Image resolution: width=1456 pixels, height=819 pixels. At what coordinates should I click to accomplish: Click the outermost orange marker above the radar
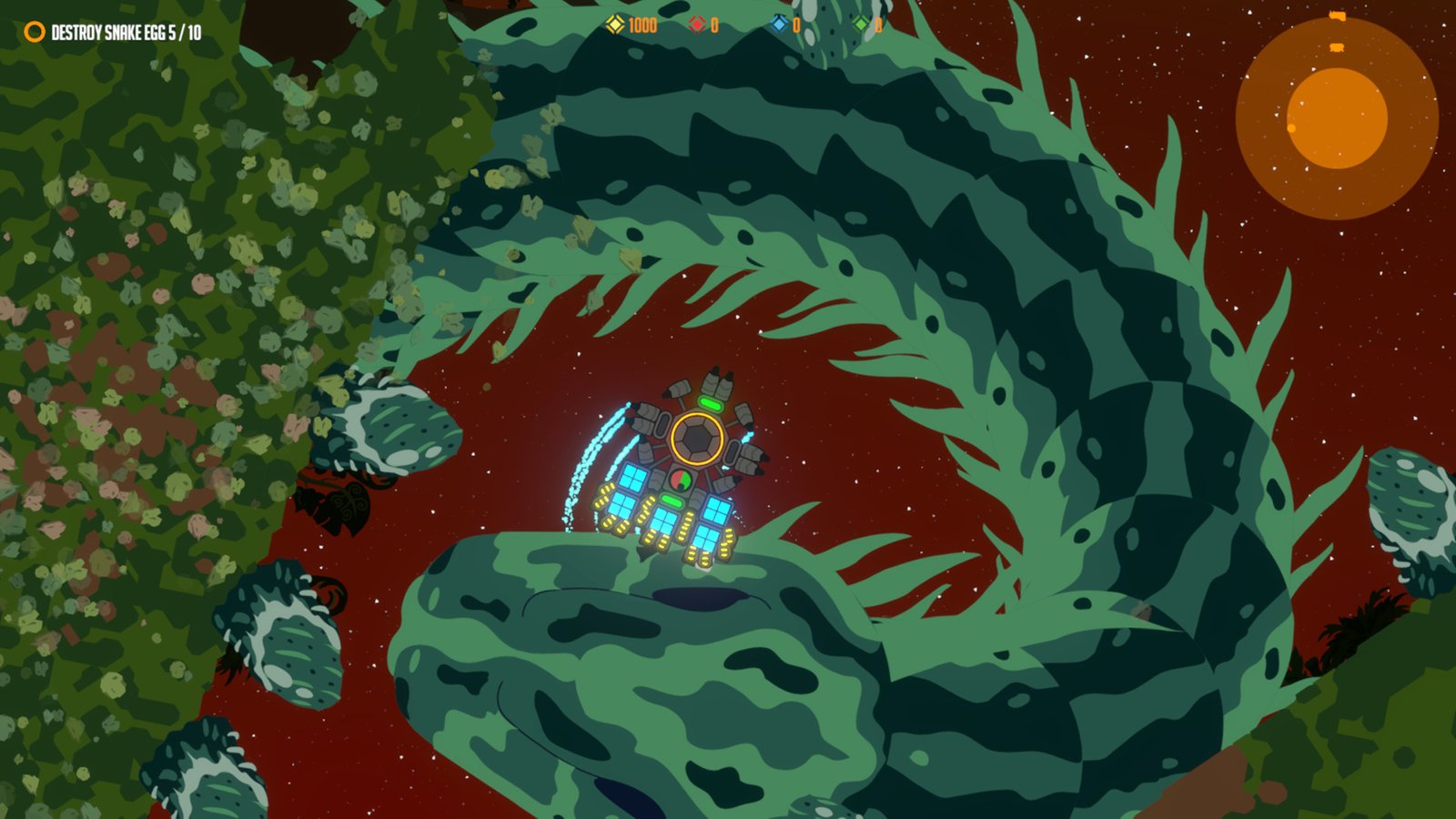tap(1338, 15)
